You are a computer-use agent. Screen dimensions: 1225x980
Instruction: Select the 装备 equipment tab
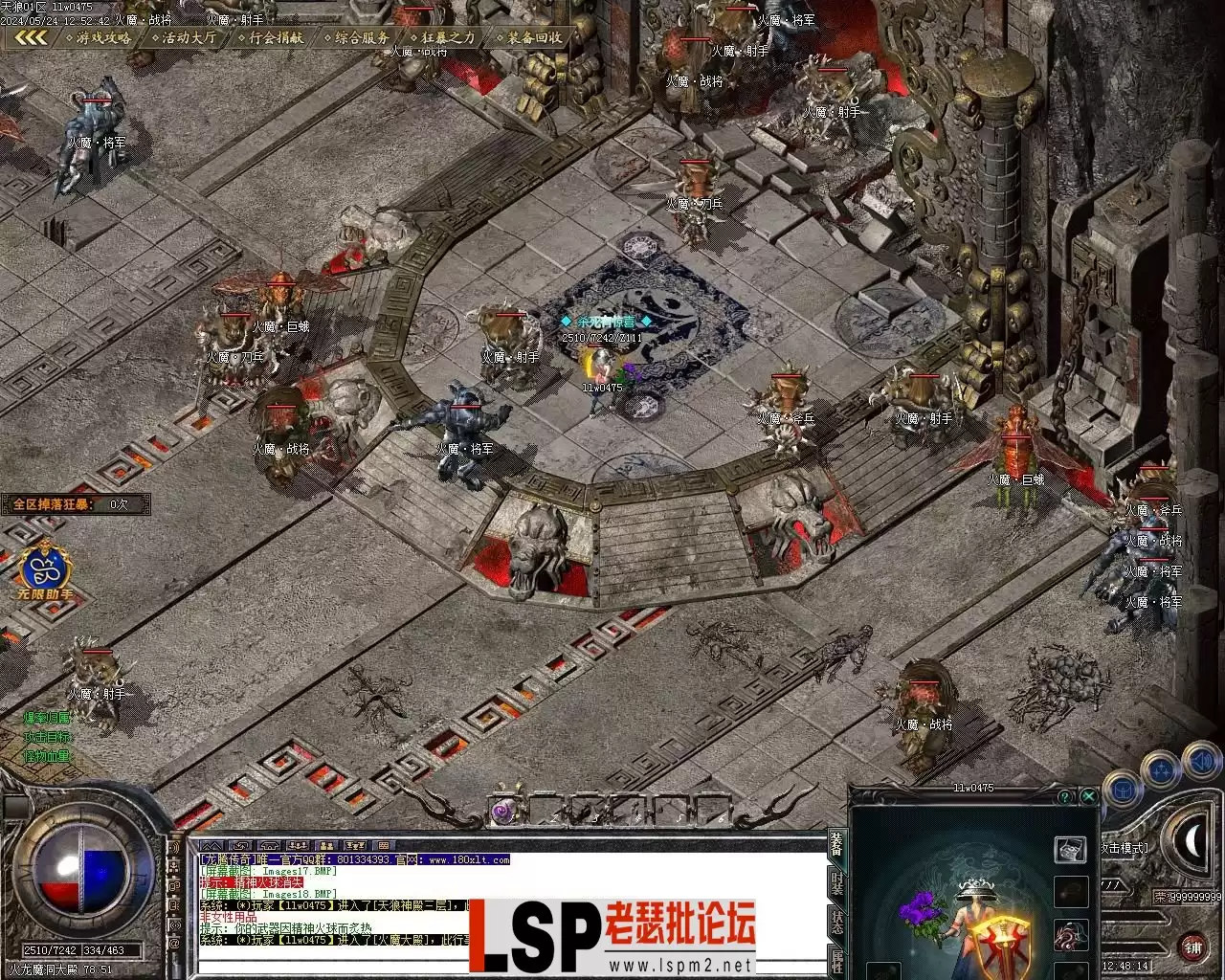point(837,844)
